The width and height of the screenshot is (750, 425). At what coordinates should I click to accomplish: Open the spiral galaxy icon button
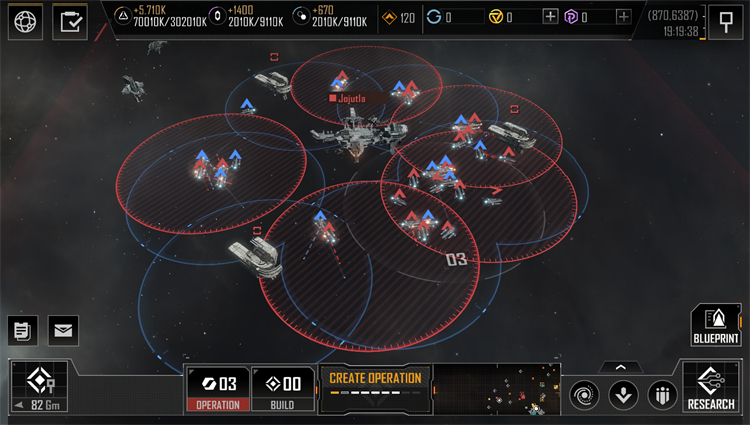(585, 394)
